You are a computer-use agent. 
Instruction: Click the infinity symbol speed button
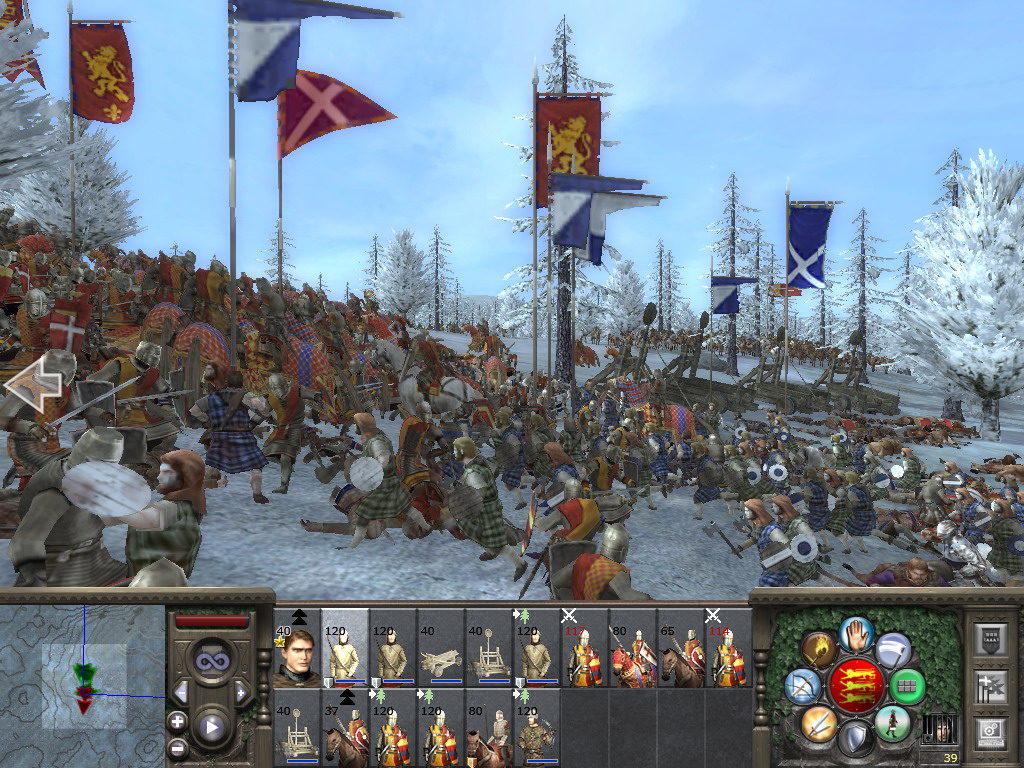211,661
